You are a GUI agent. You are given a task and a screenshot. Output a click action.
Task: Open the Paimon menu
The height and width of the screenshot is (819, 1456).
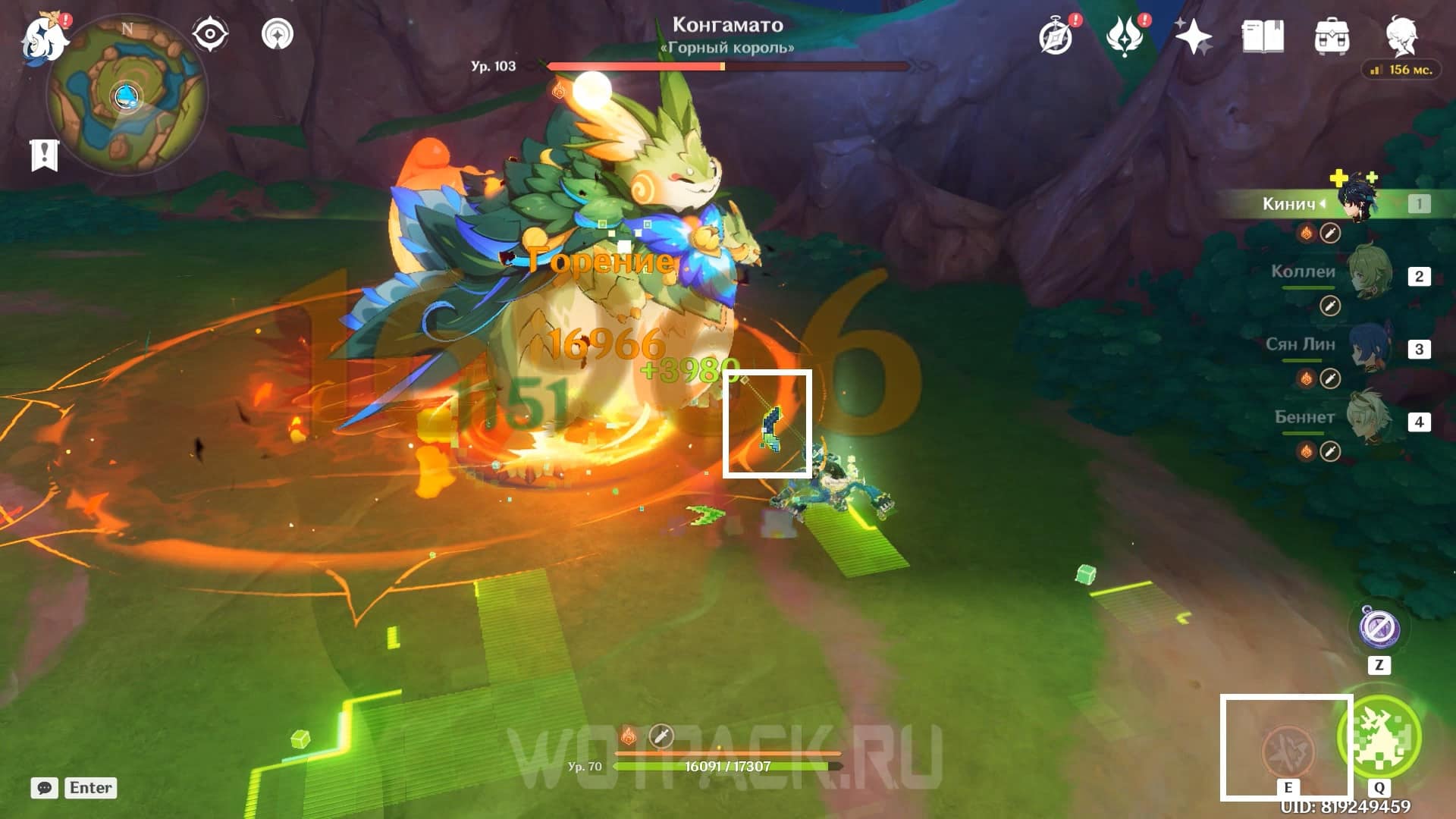(43, 38)
